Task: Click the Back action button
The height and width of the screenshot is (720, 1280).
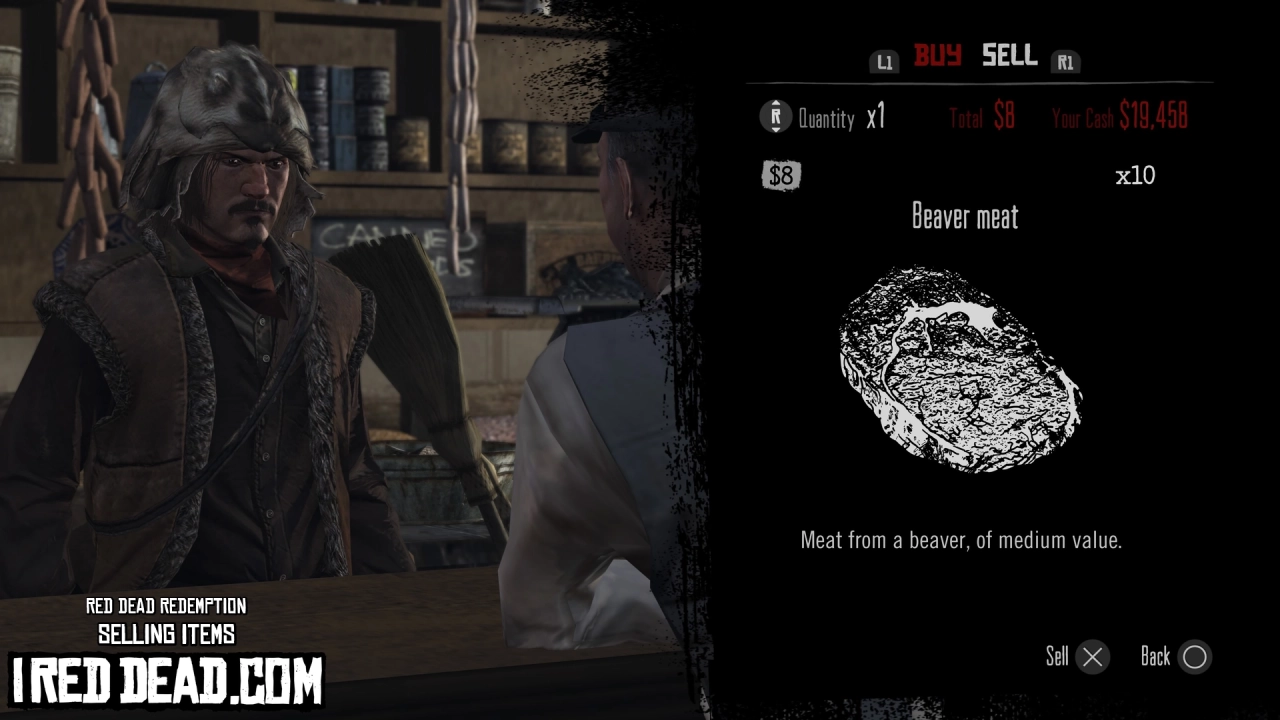Action: 1156,657
